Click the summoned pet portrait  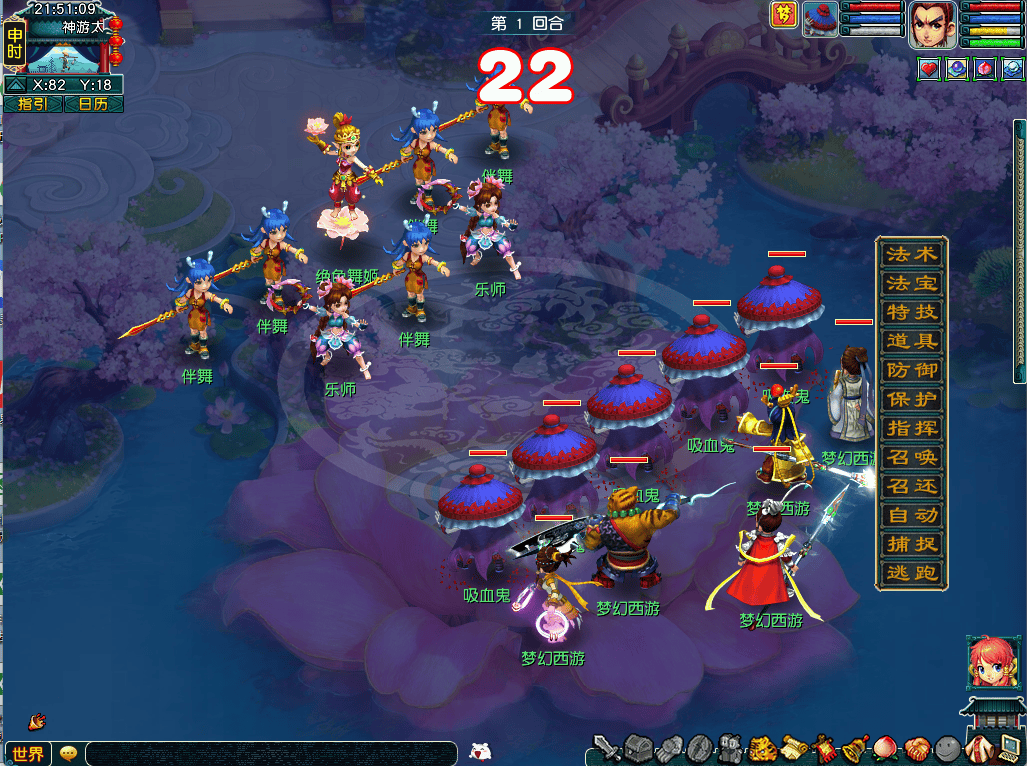(820, 20)
